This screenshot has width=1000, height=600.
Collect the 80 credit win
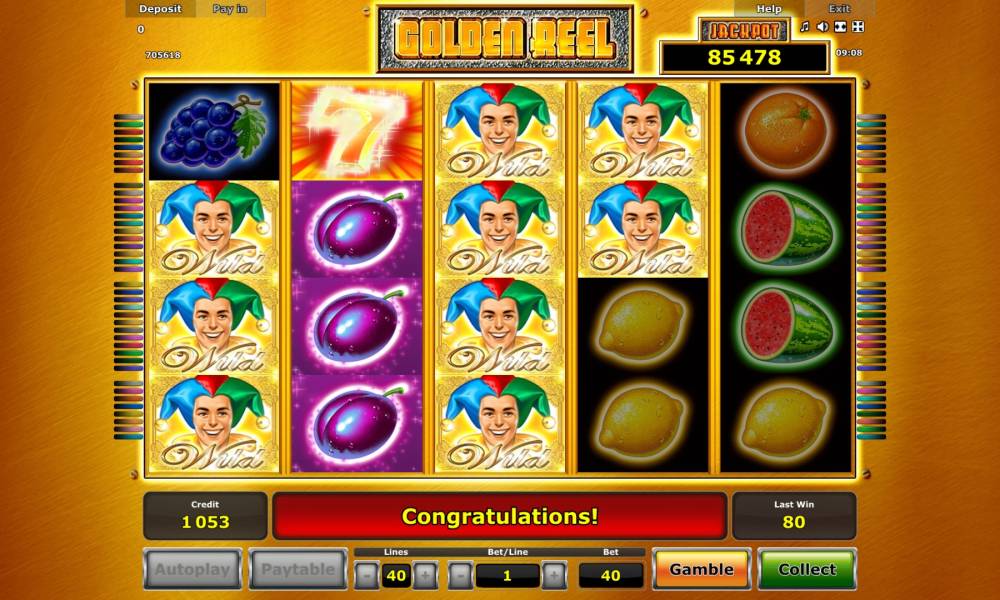click(806, 569)
